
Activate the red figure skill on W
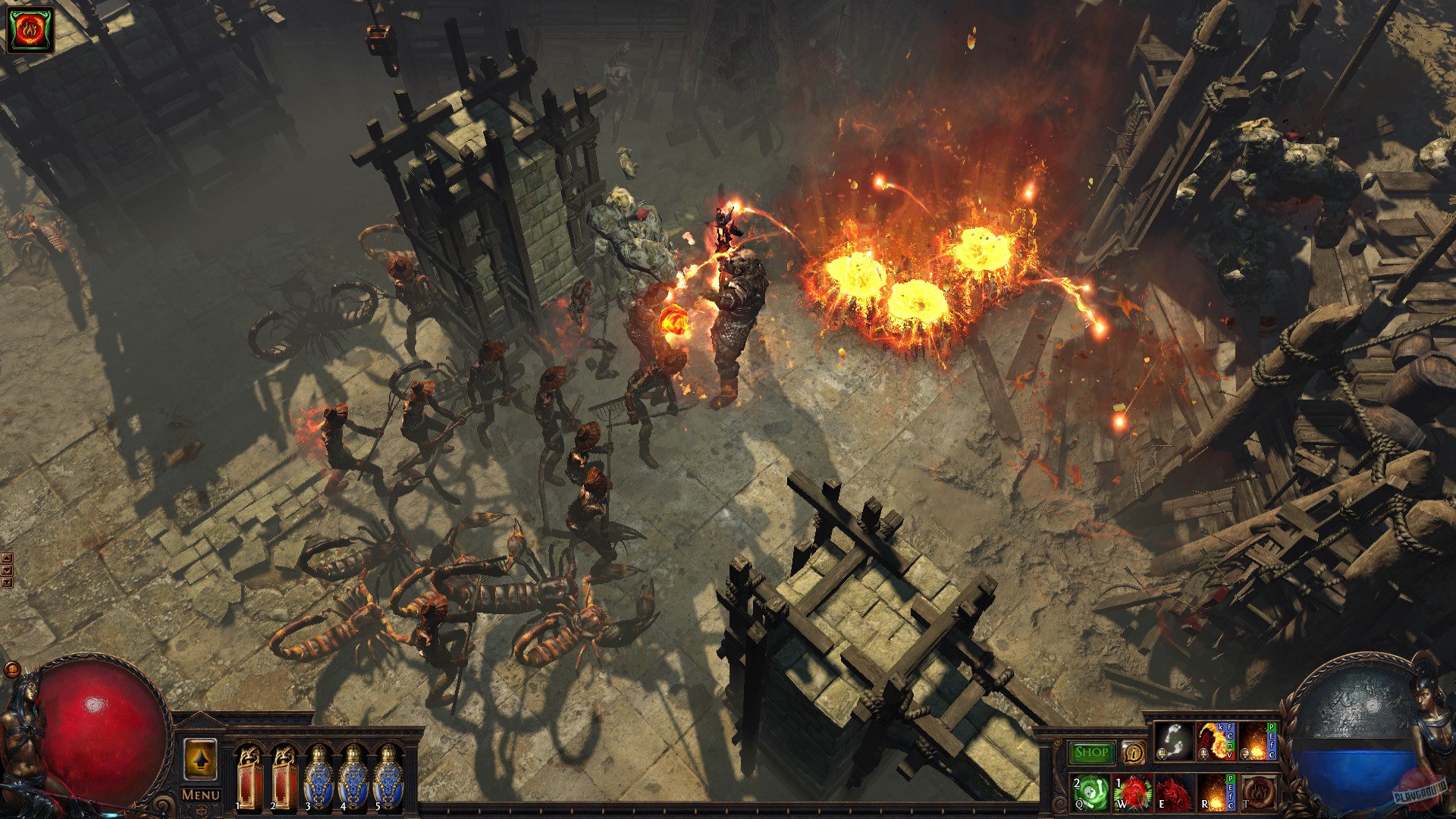point(1132,792)
